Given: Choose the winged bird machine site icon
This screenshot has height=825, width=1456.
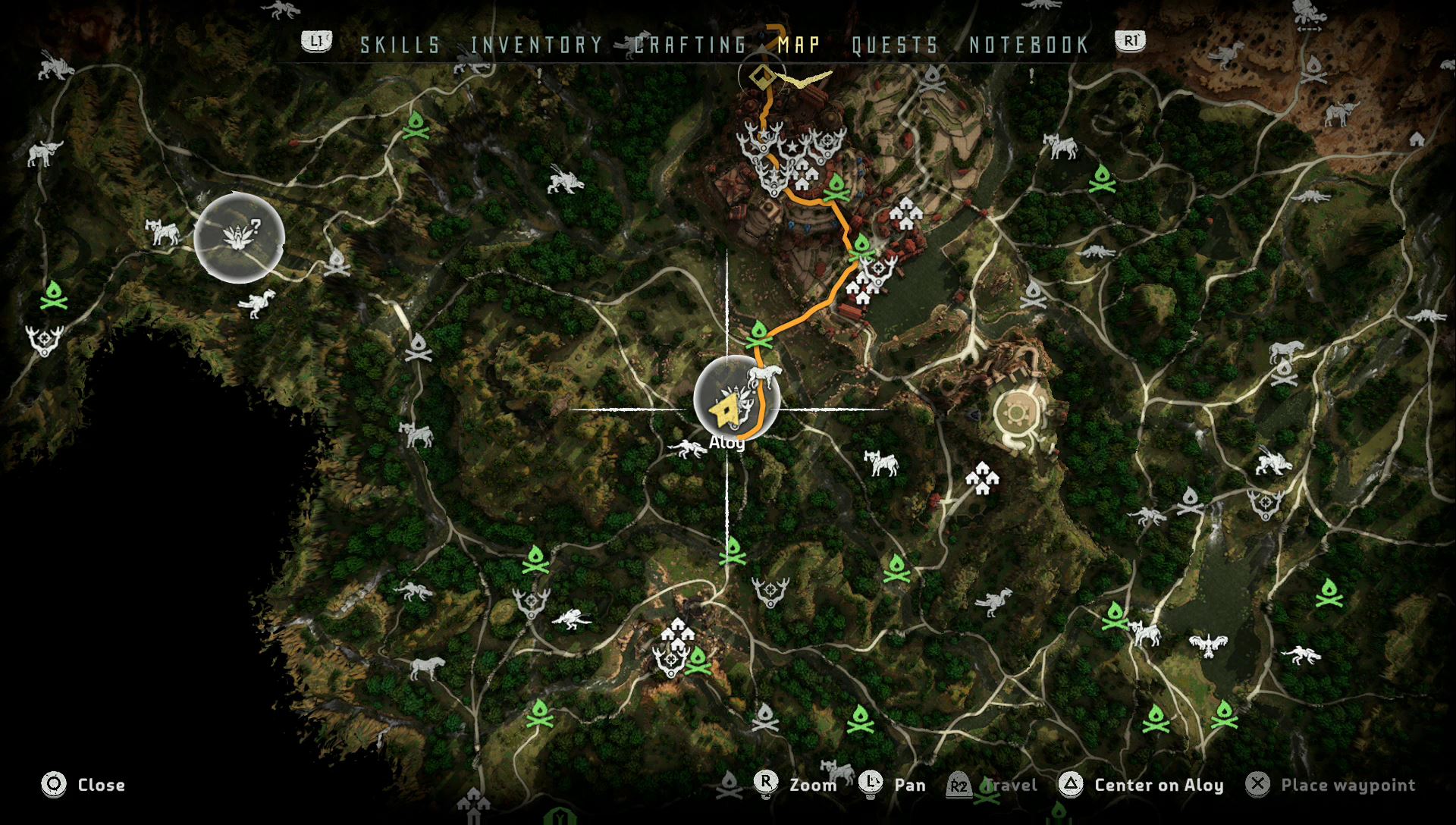Looking at the screenshot, I should (1208, 645).
